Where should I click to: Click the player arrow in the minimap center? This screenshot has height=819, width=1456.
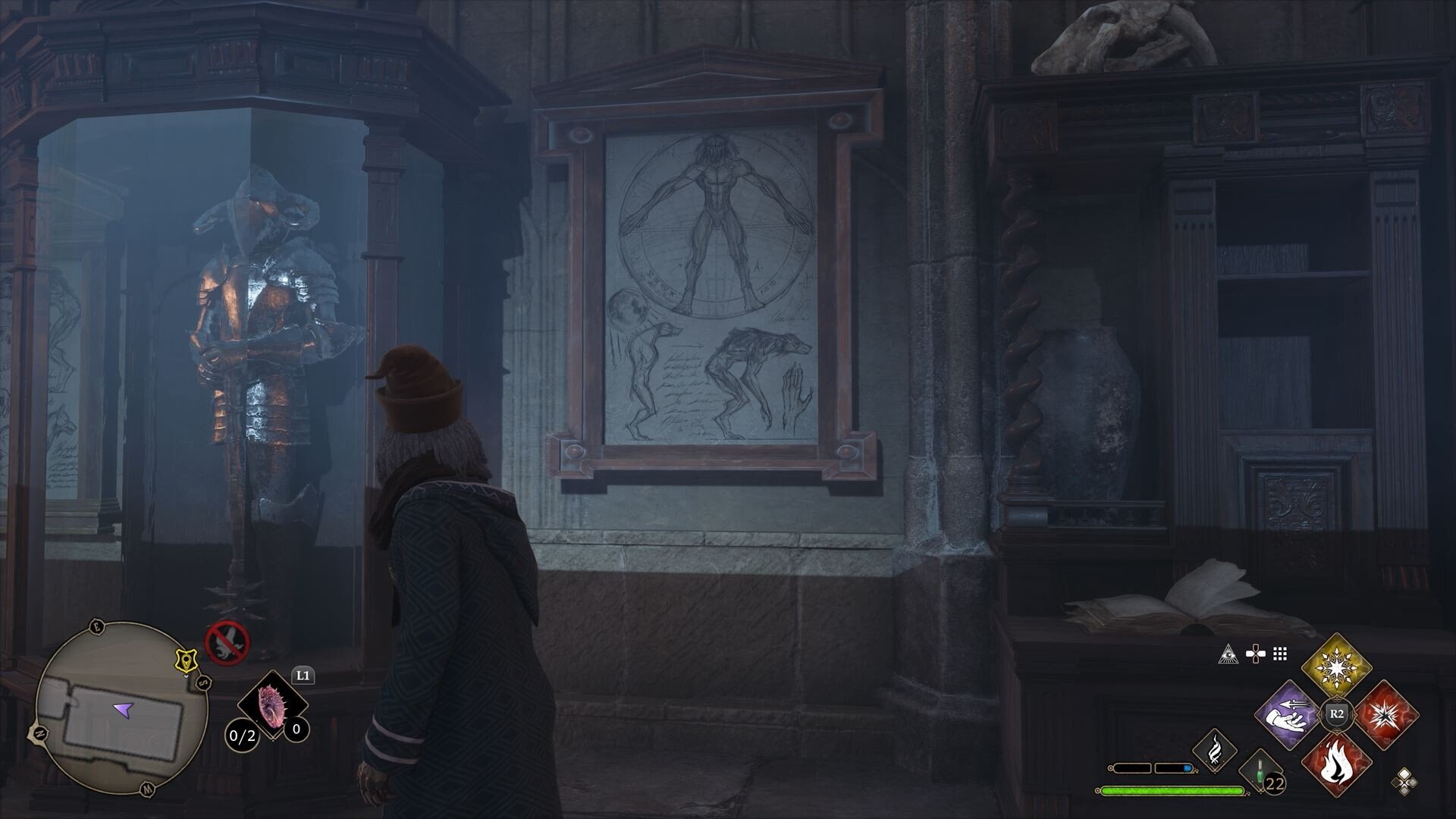pos(123,711)
